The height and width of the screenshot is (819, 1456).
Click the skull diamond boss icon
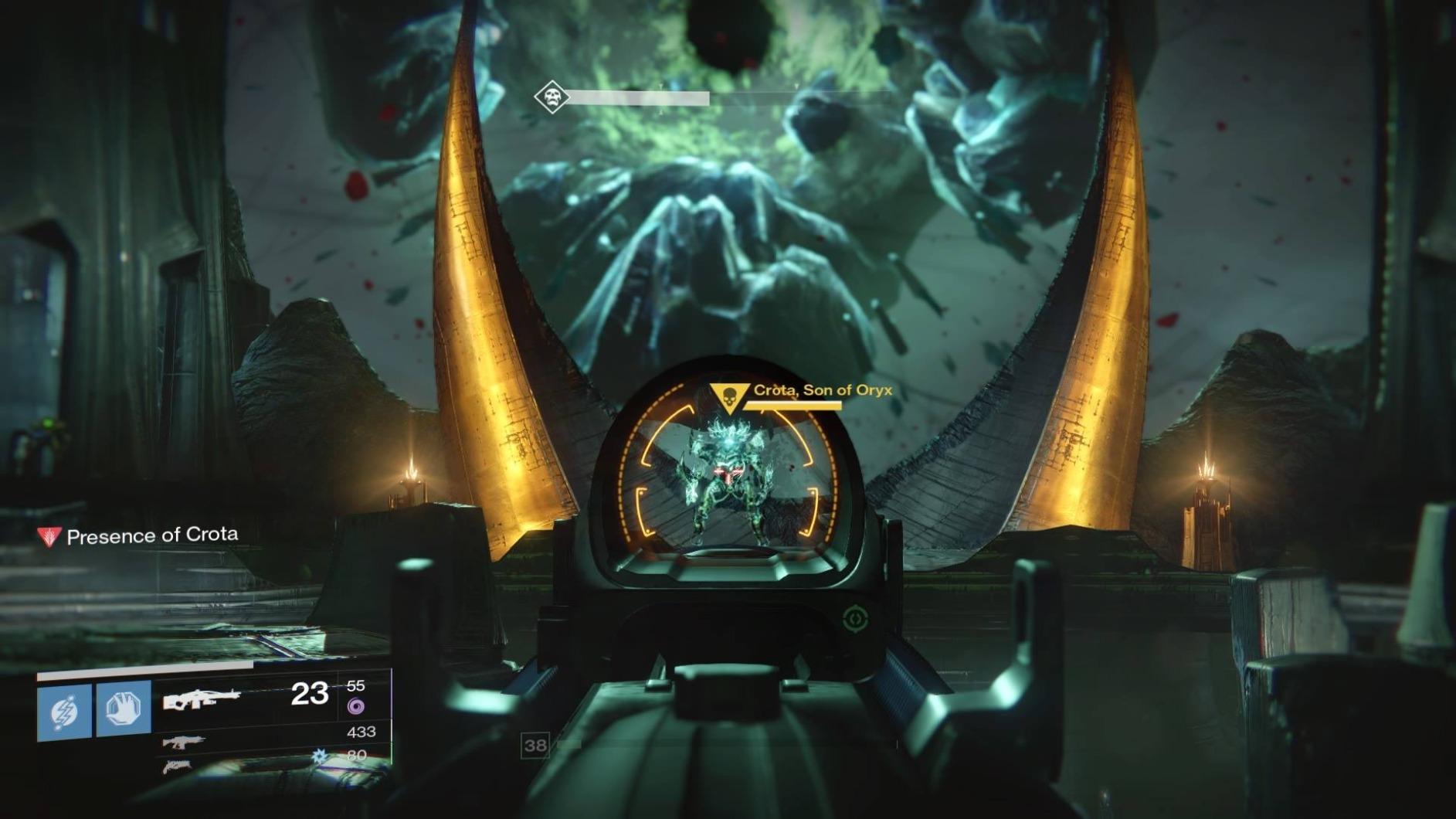pos(552,97)
